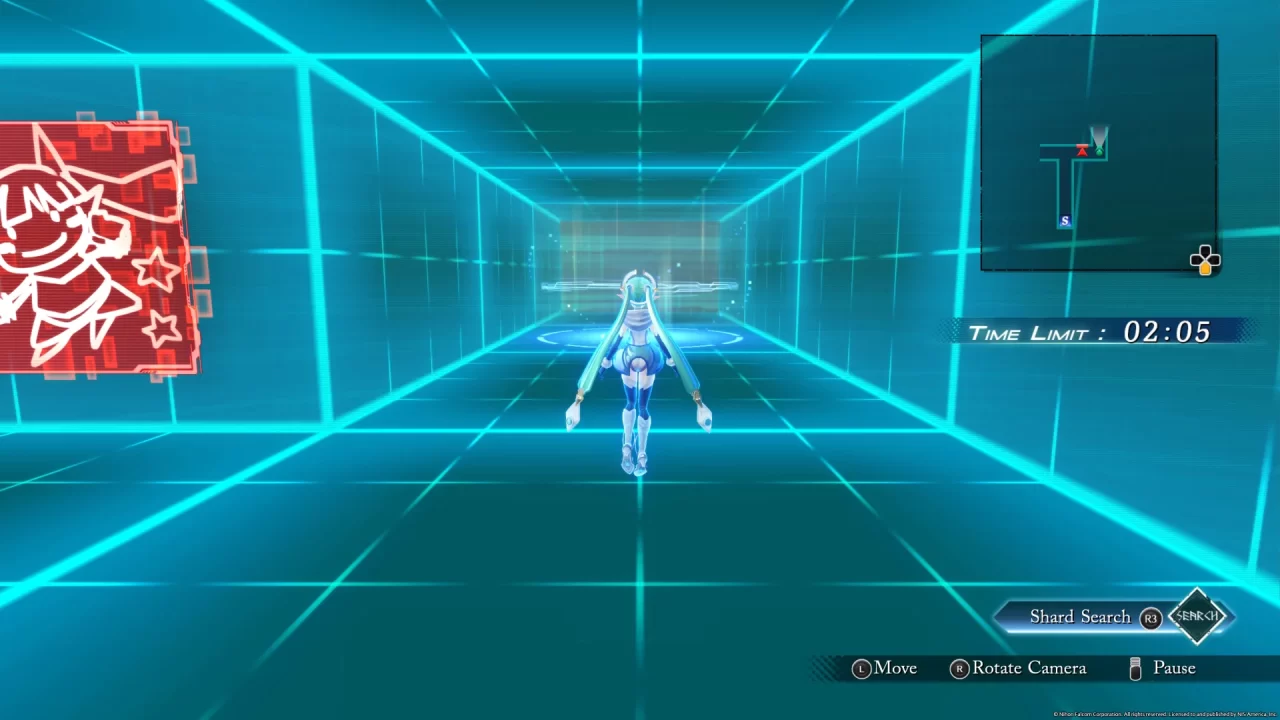Open the Pause menu label
Viewport: 1280px width, 720px height.
pos(1174,668)
